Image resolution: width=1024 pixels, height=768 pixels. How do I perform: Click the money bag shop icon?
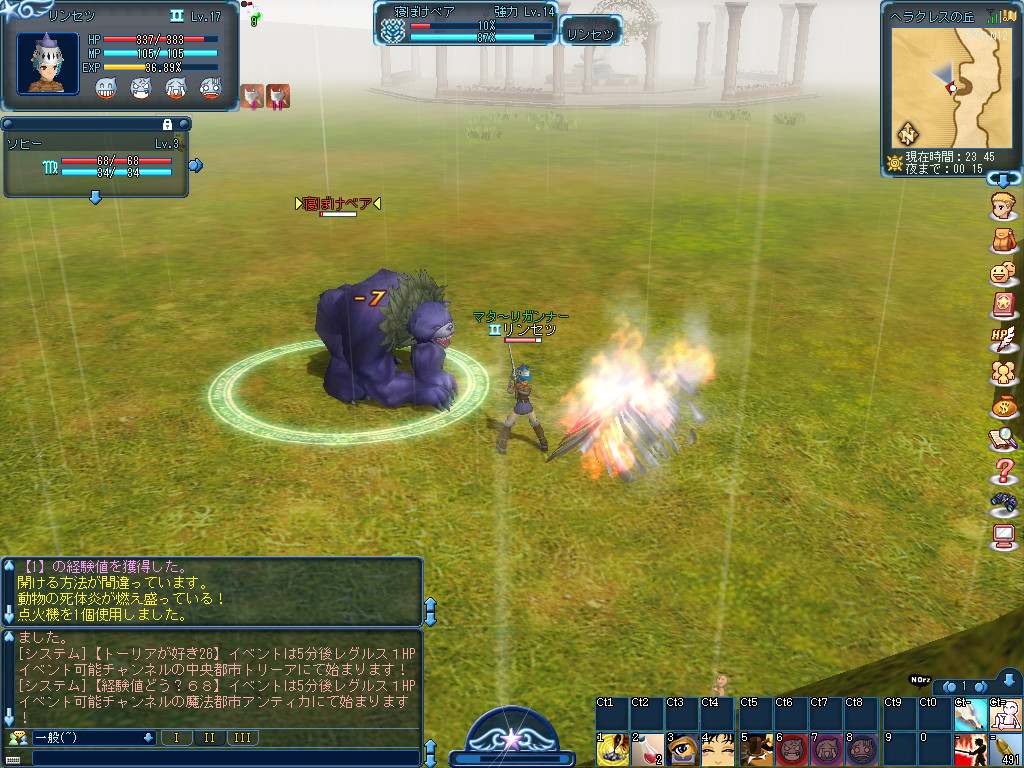coord(1004,405)
